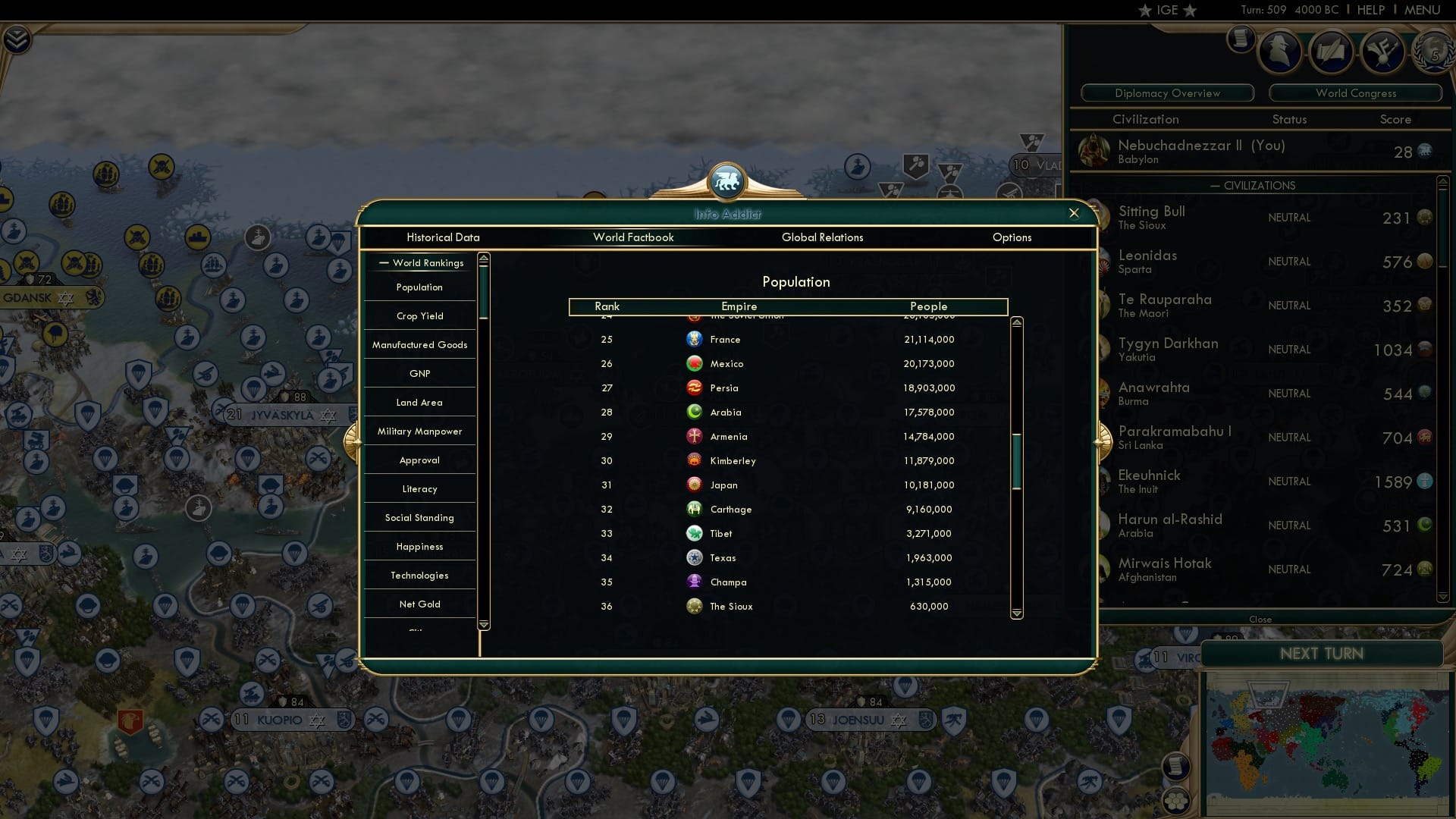Select the Net Gold ranking category
Viewport: 1456px width, 819px height.
(419, 604)
